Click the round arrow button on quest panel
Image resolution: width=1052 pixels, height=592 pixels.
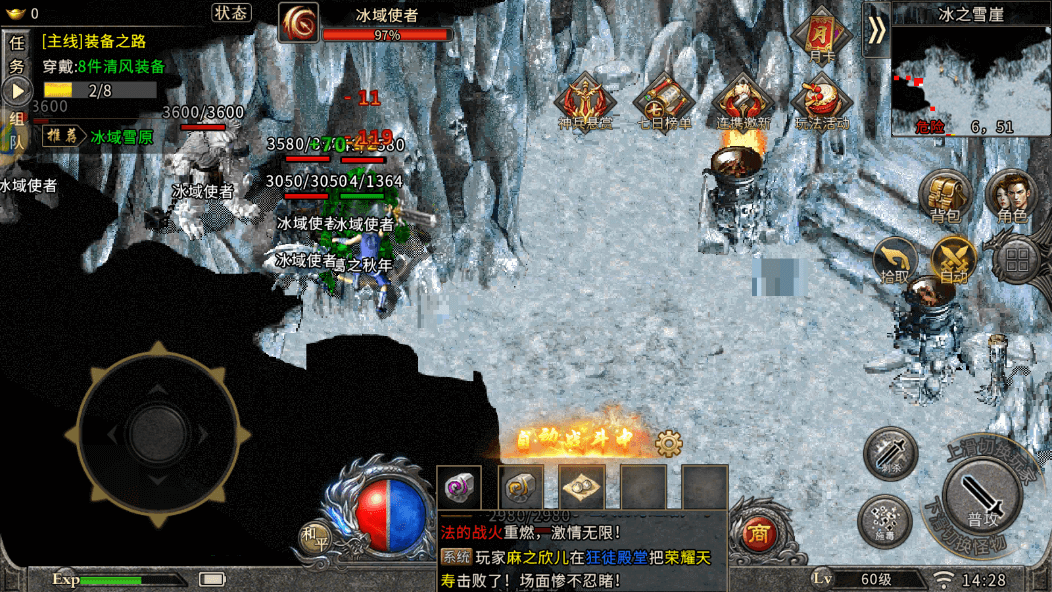(x=16, y=92)
